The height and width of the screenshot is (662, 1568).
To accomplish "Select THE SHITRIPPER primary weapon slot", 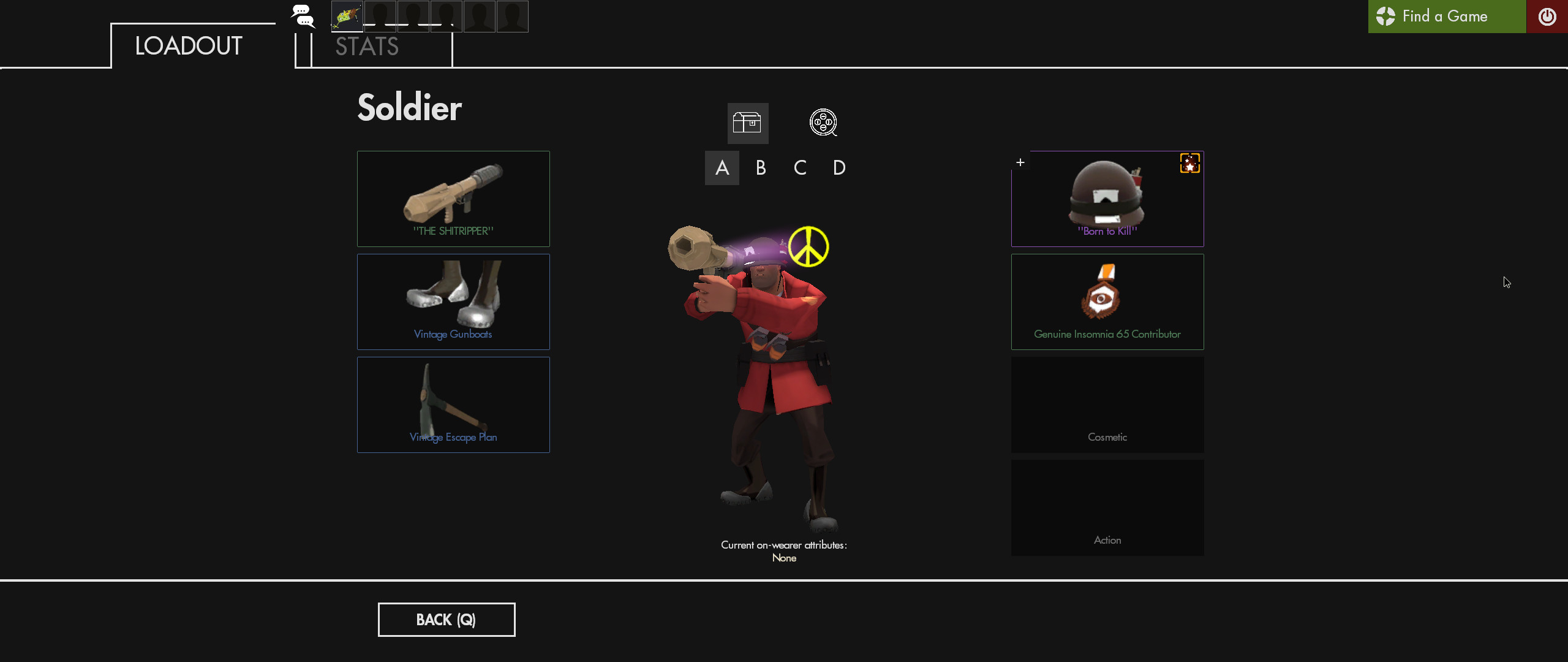I will tap(453, 199).
